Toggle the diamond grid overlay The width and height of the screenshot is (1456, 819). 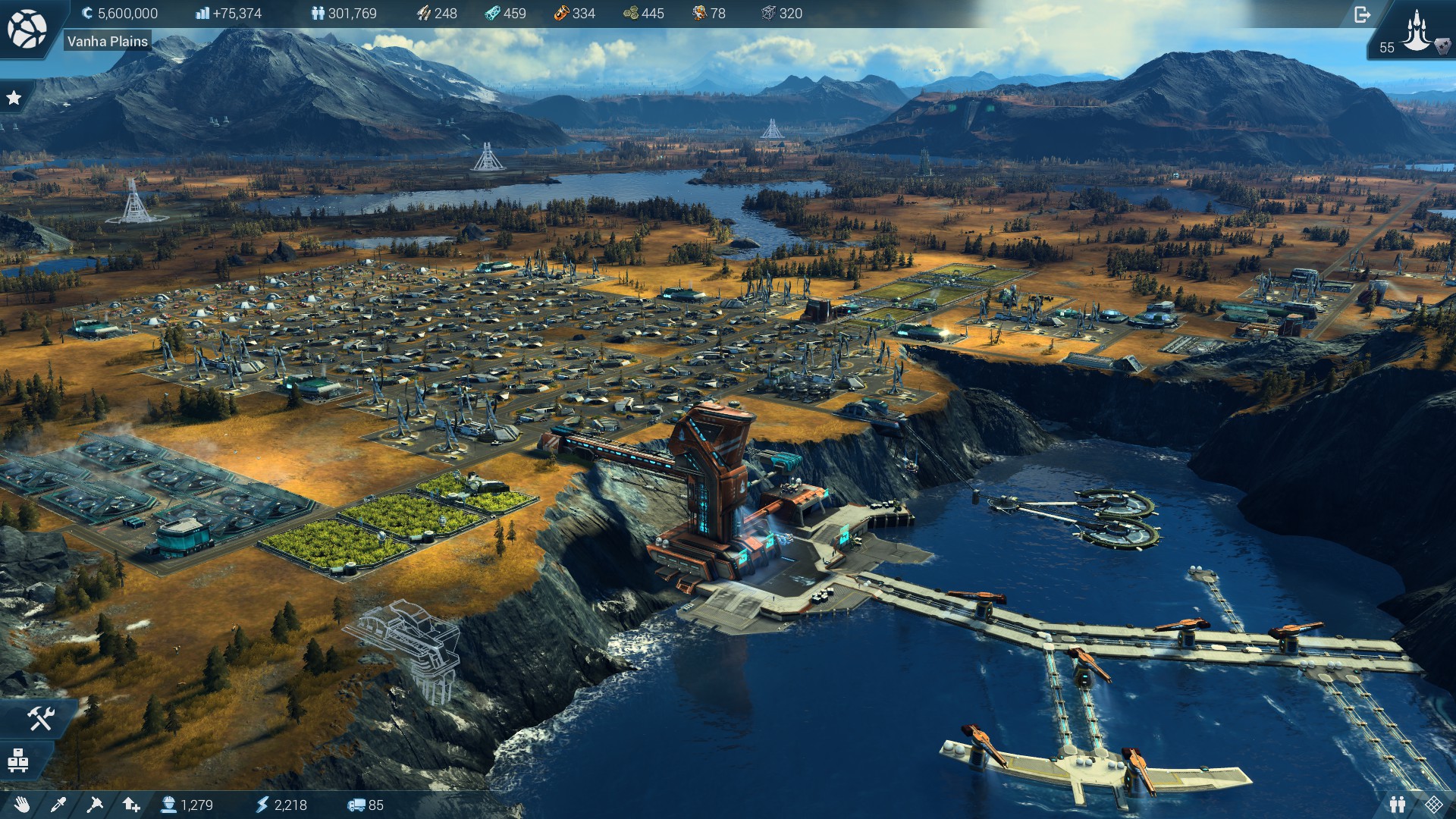coord(1433,805)
